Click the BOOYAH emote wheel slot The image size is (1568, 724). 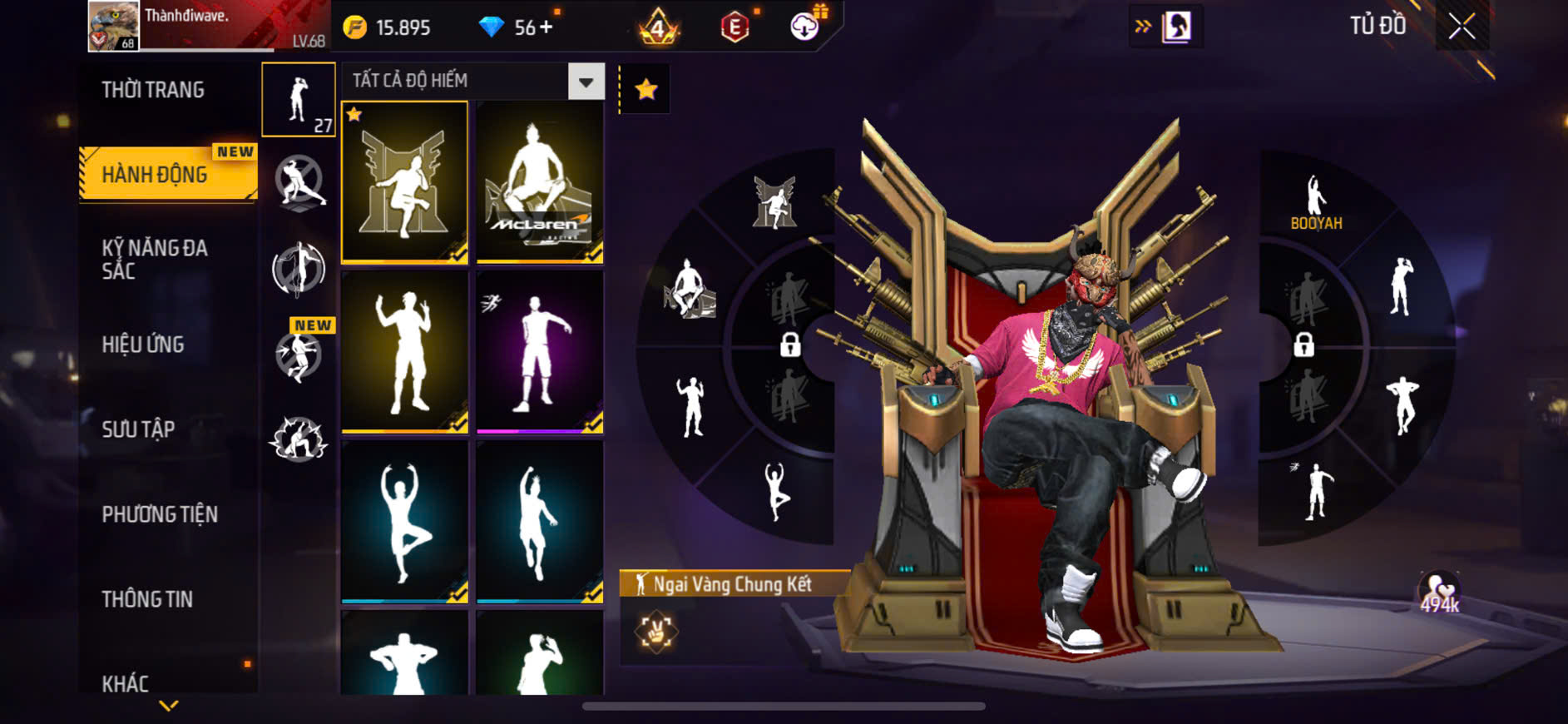pyautogui.click(x=1316, y=203)
